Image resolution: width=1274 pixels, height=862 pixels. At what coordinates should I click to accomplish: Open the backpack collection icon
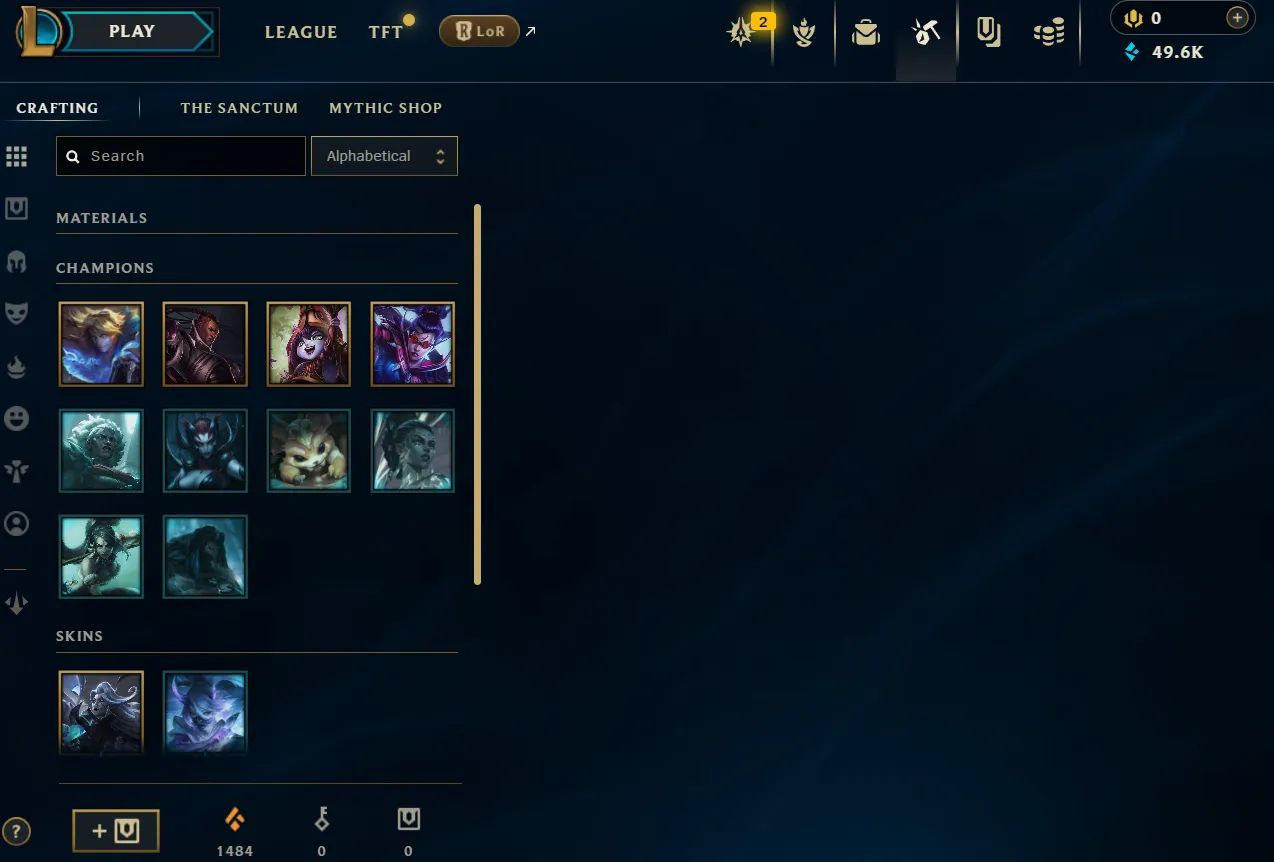(x=866, y=33)
